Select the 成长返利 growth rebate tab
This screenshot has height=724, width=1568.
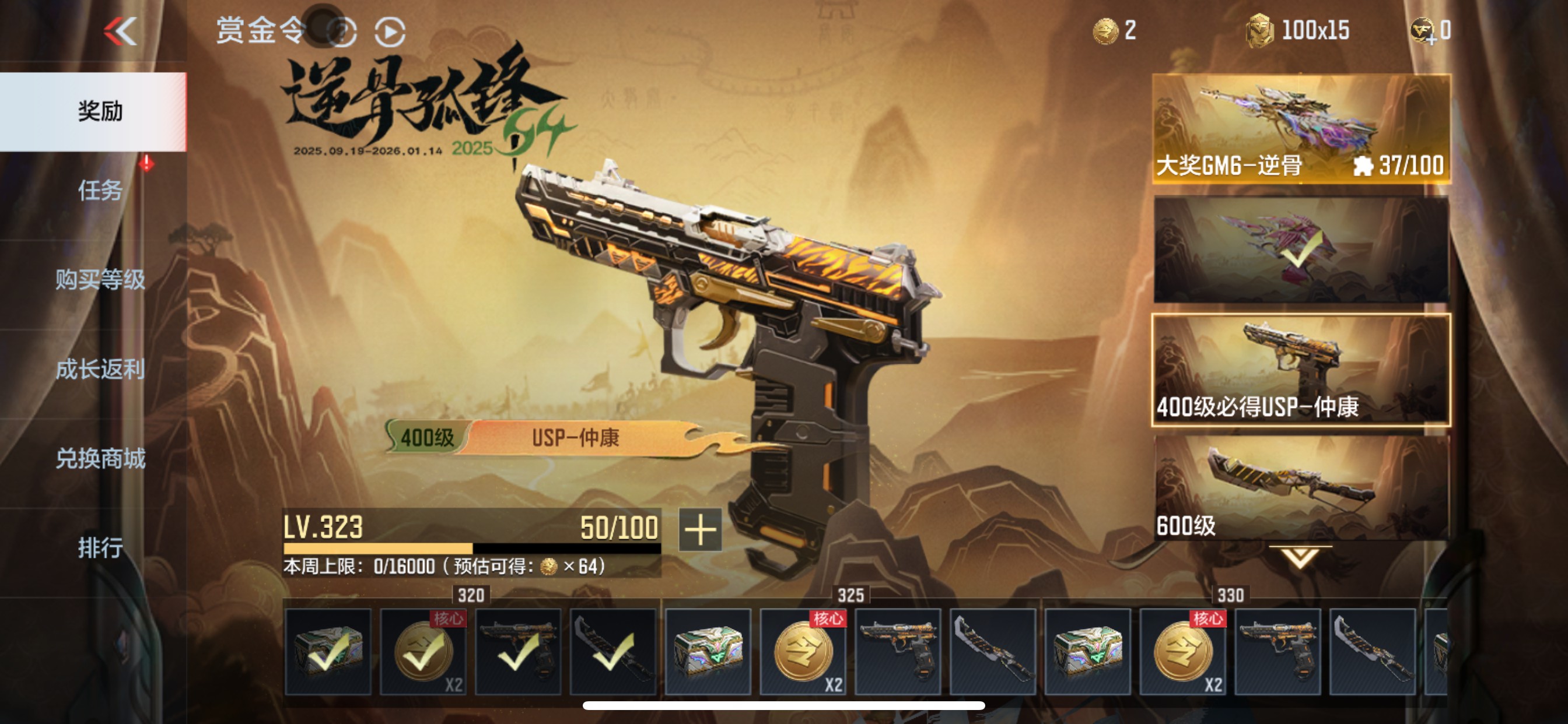[x=100, y=370]
